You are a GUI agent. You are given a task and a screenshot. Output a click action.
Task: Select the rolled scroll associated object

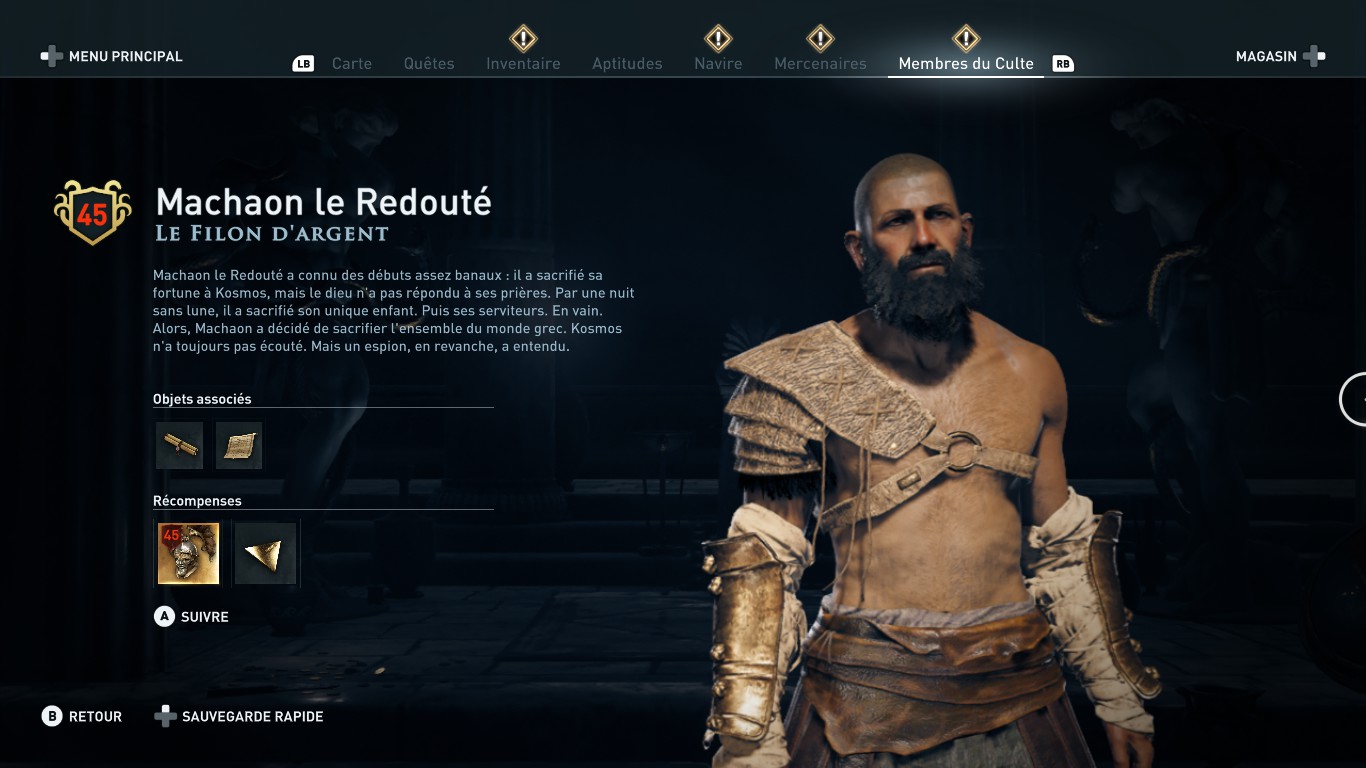point(180,445)
